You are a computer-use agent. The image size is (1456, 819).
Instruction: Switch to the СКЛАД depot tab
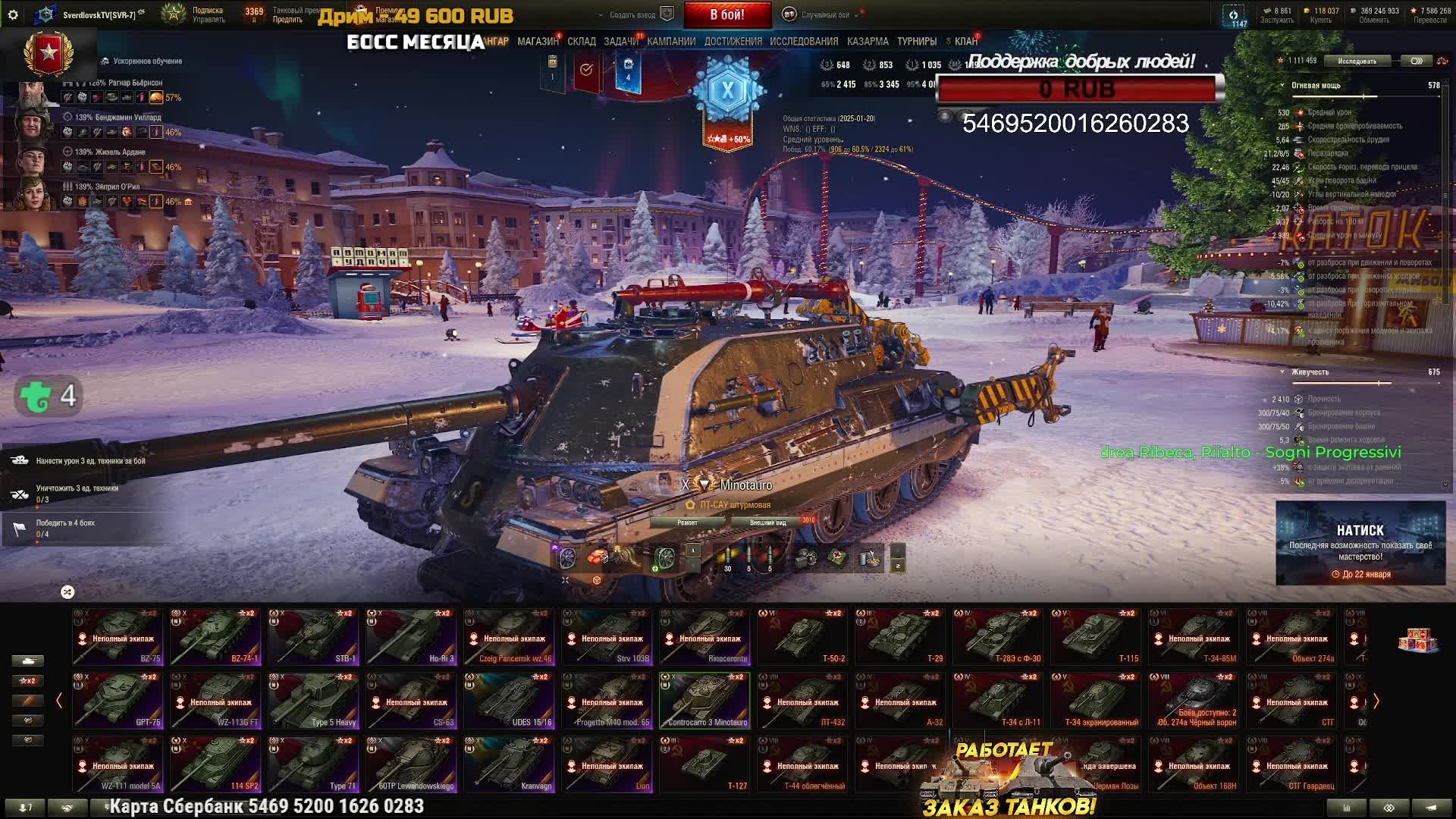tap(582, 42)
